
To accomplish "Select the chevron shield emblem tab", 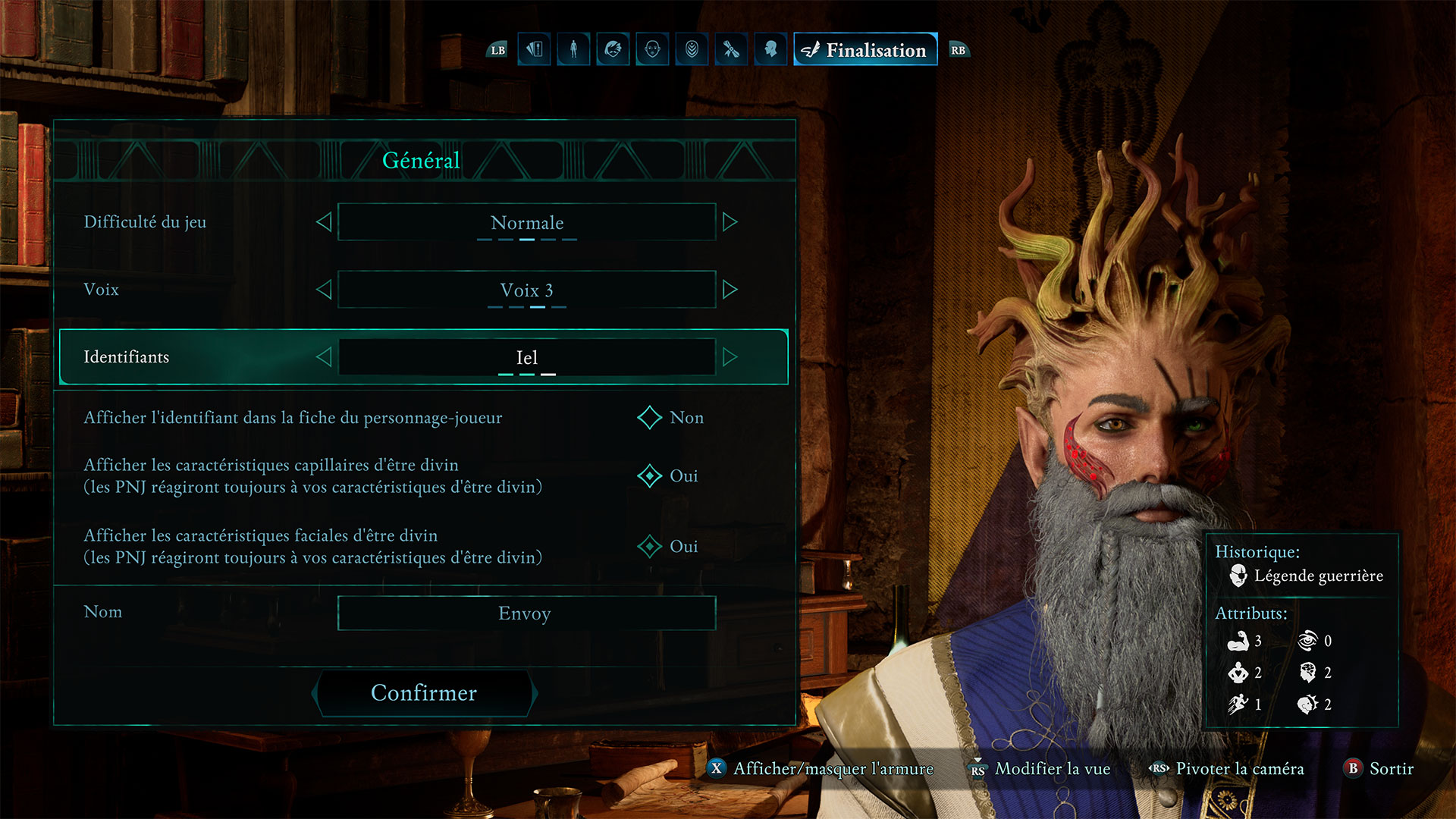I will 692,50.
